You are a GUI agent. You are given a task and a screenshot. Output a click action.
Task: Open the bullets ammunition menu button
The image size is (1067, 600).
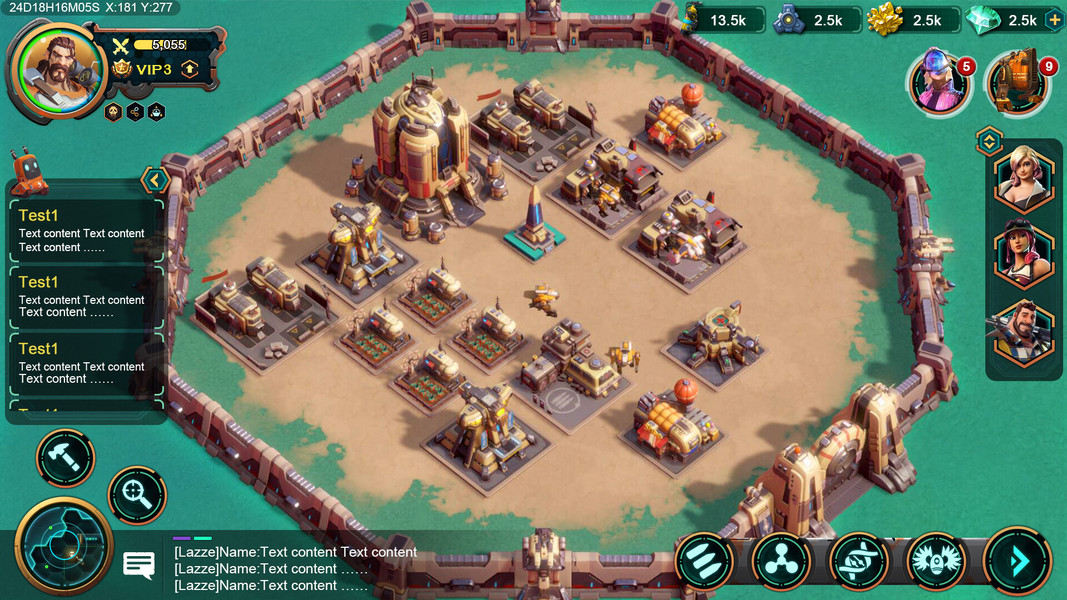(704, 561)
